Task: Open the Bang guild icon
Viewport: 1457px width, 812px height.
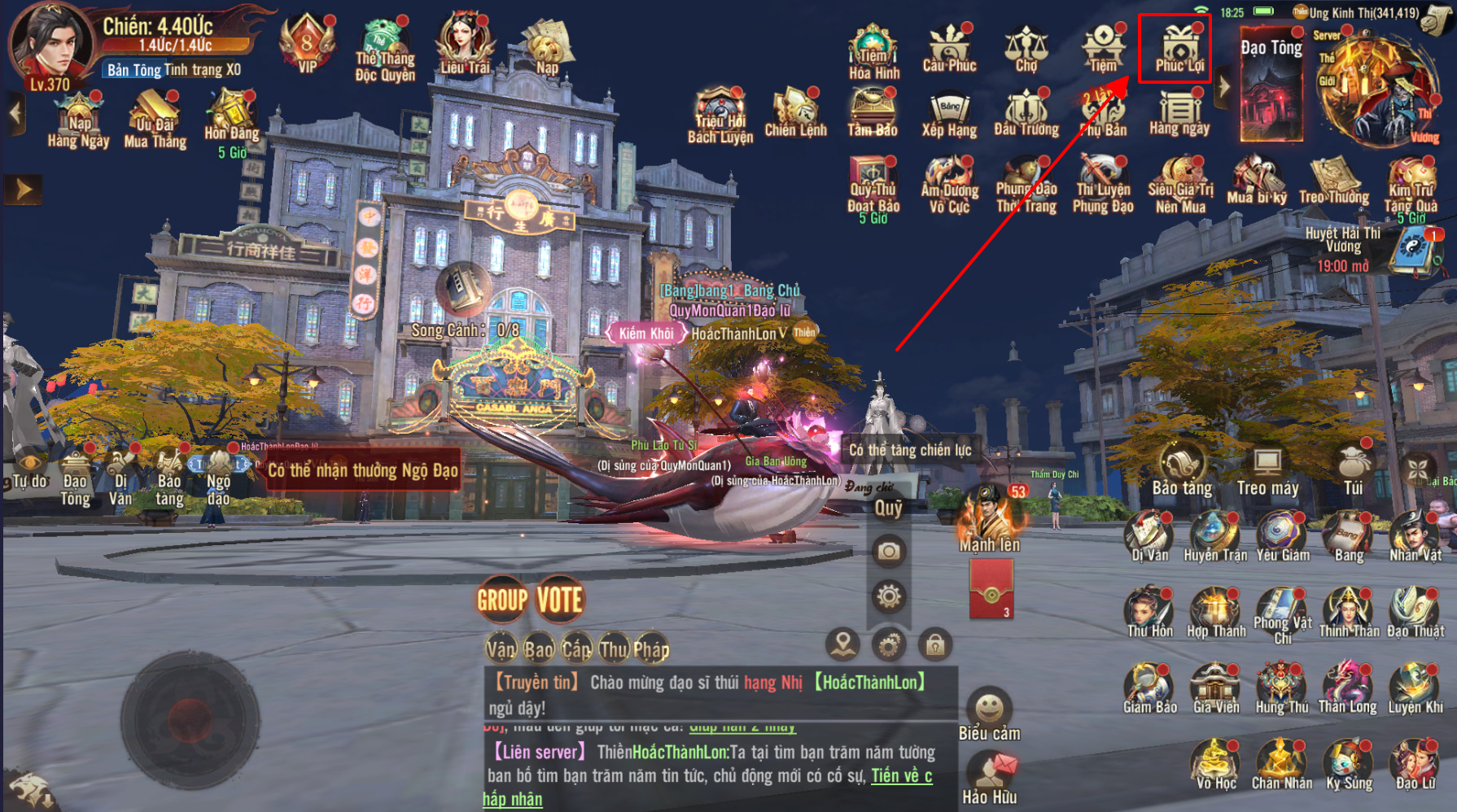Action: tap(1349, 537)
